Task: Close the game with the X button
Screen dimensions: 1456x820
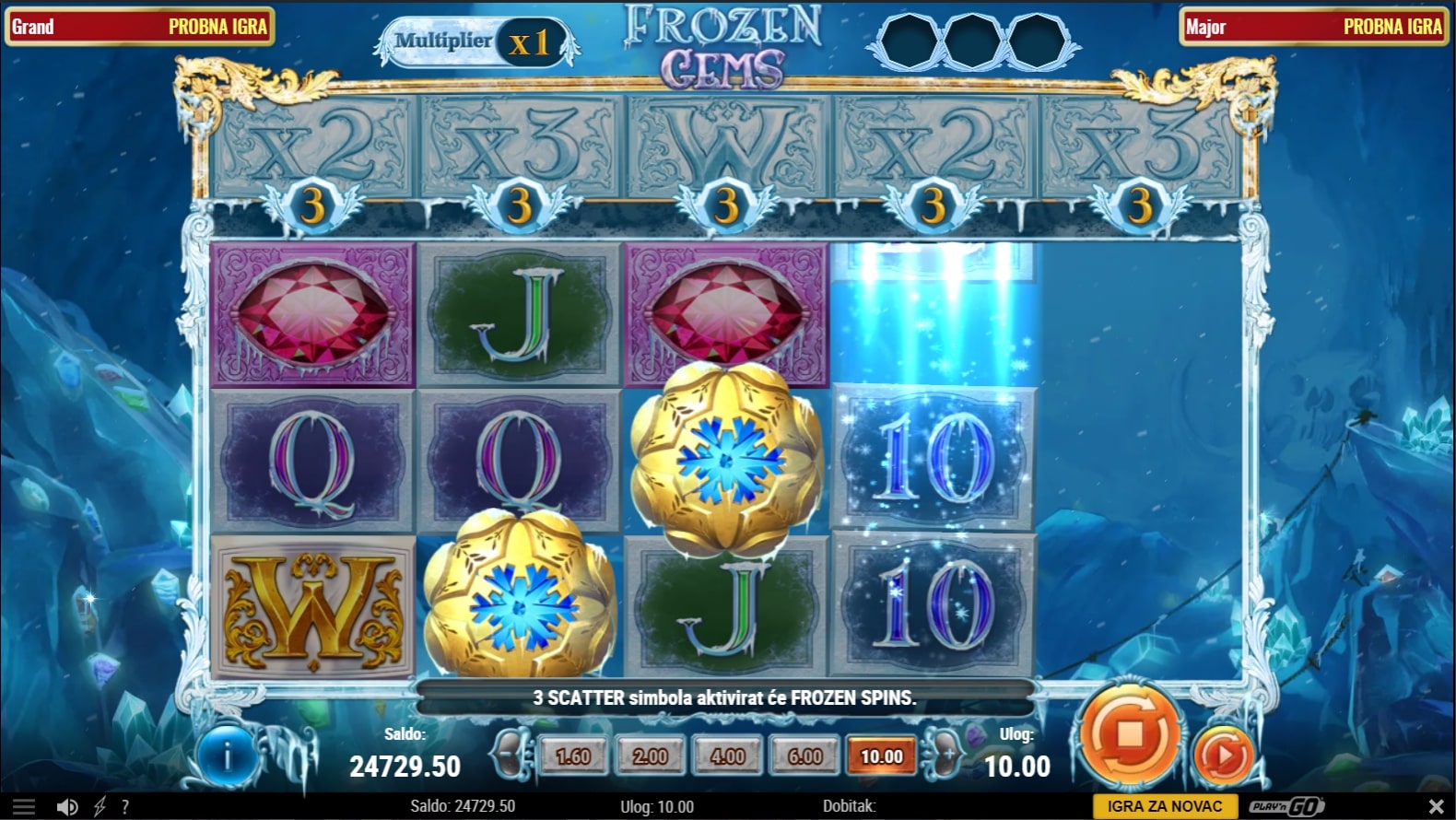Action: point(1435,807)
